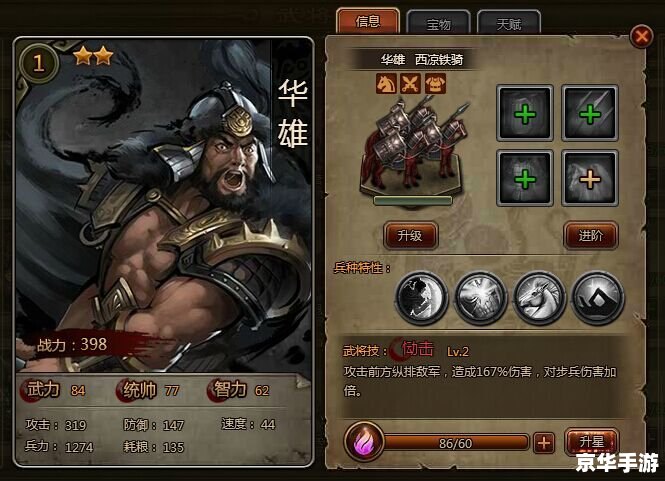Click the 进阶 advance button
Viewport: 665px width, 481px height.
point(591,236)
